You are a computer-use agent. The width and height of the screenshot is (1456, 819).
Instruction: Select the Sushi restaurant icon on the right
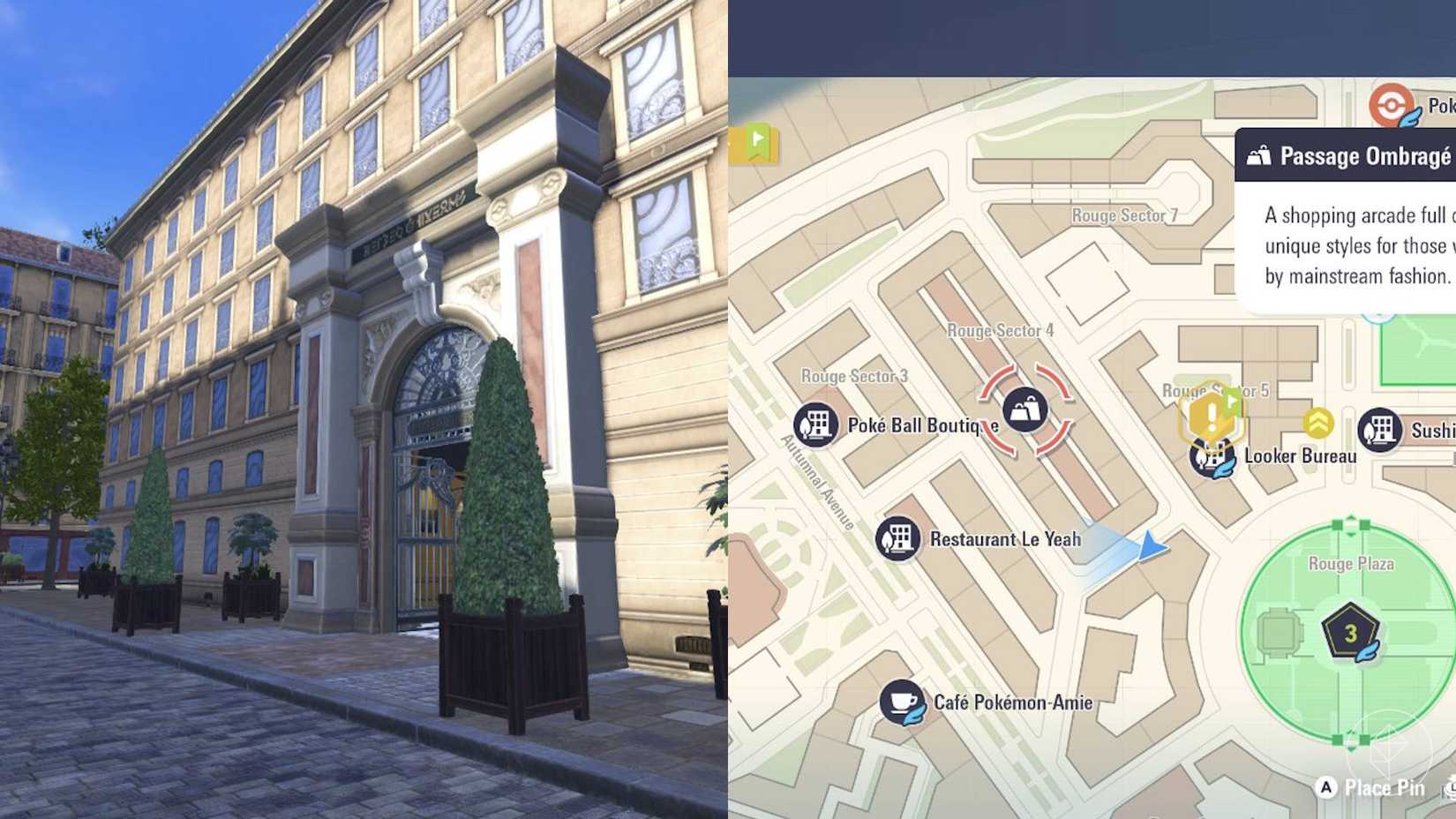tap(1379, 429)
